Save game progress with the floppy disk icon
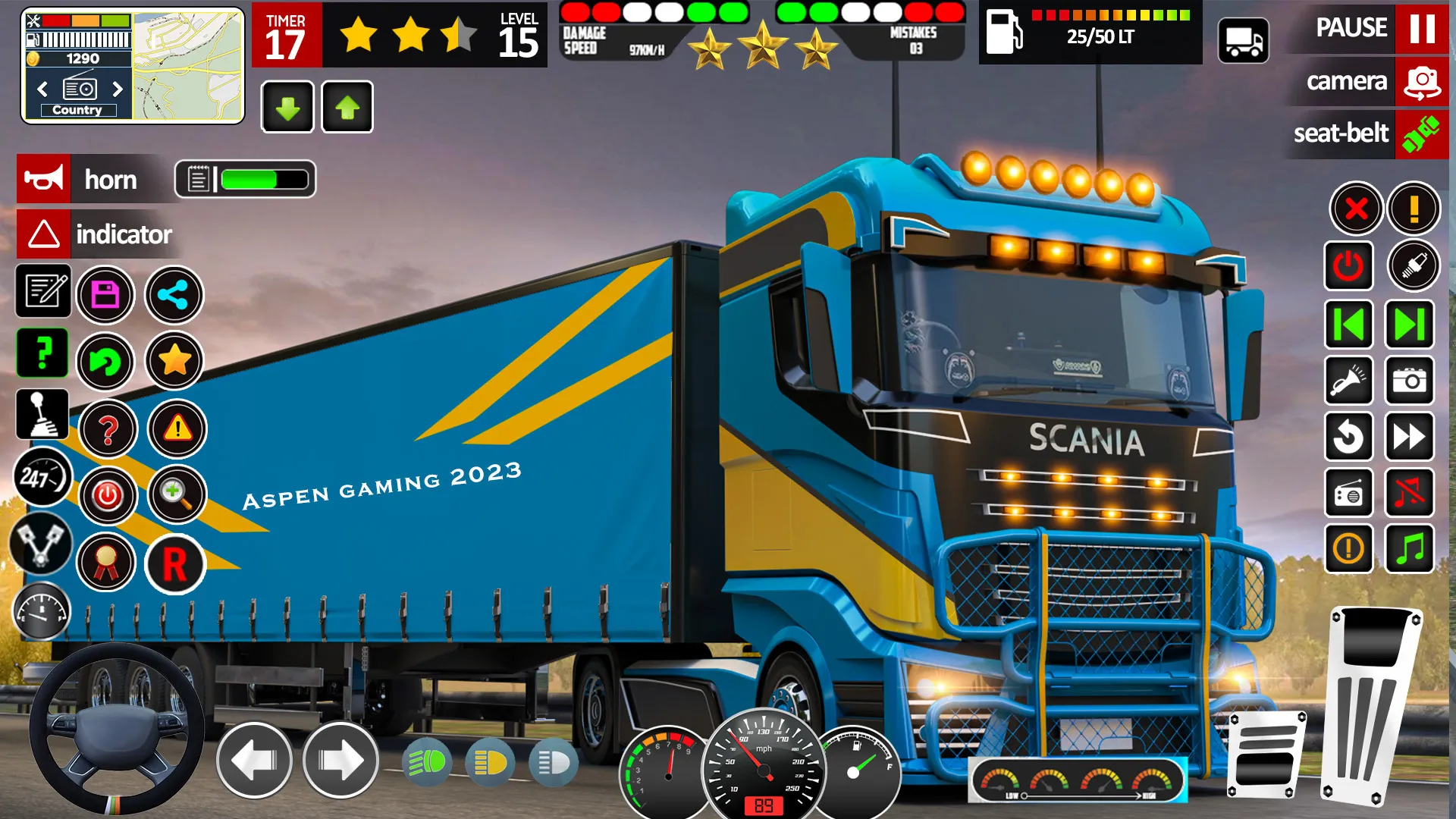Viewport: 1456px width, 819px height. [106, 294]
